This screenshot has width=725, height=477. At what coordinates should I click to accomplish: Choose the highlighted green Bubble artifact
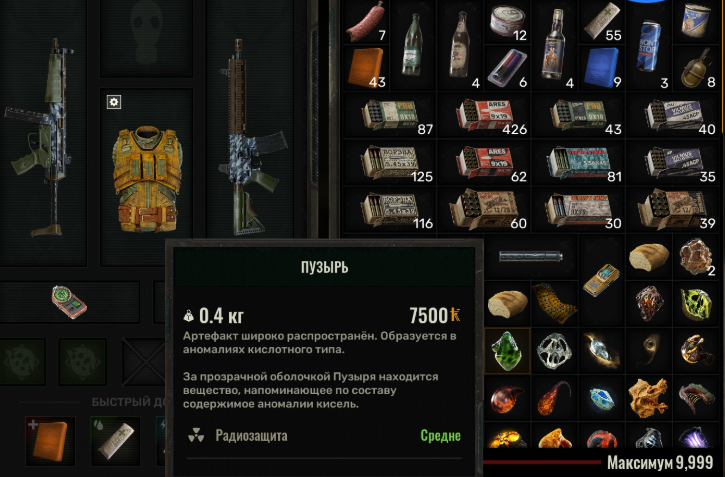click(x=507, y=350)
